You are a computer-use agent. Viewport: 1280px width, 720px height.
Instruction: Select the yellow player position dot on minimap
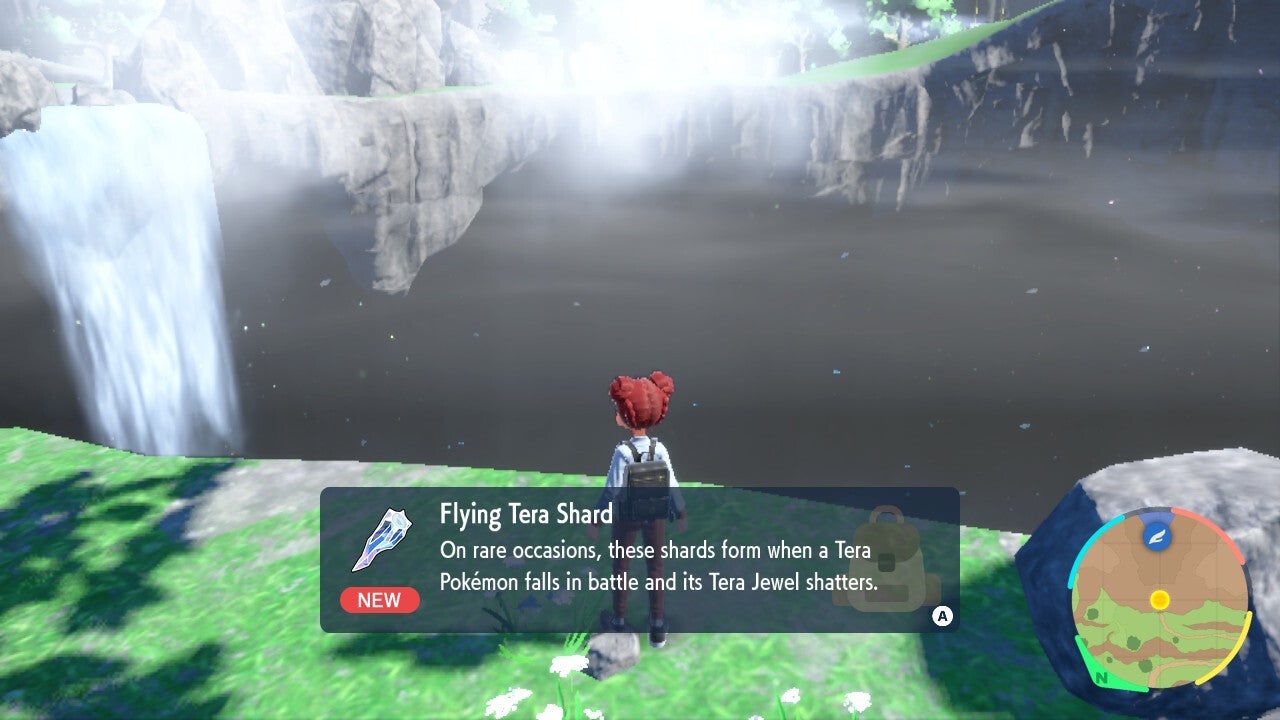pyautogui.click(x=1161, y=600)
